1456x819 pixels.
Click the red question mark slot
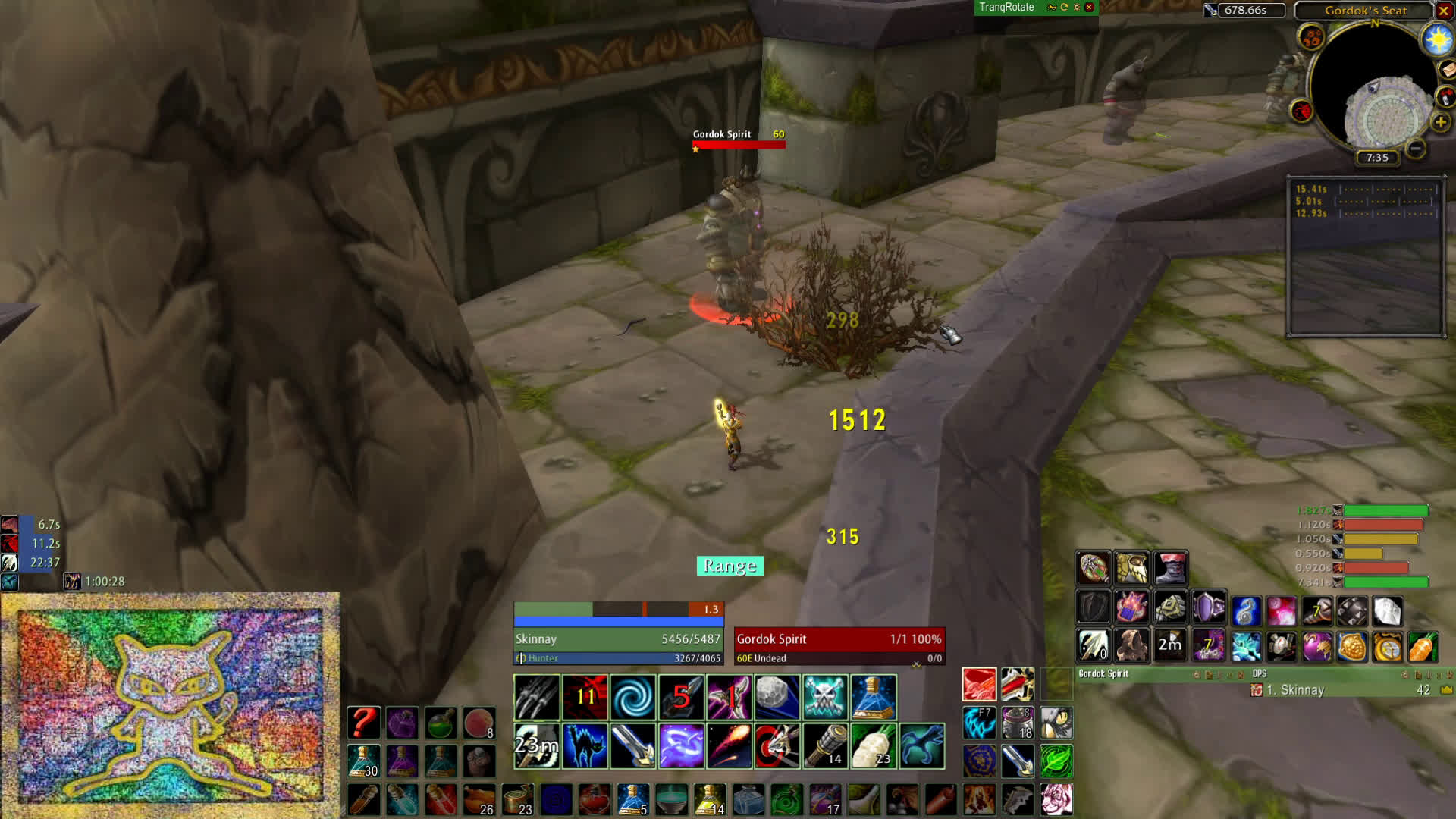(363, 723)
